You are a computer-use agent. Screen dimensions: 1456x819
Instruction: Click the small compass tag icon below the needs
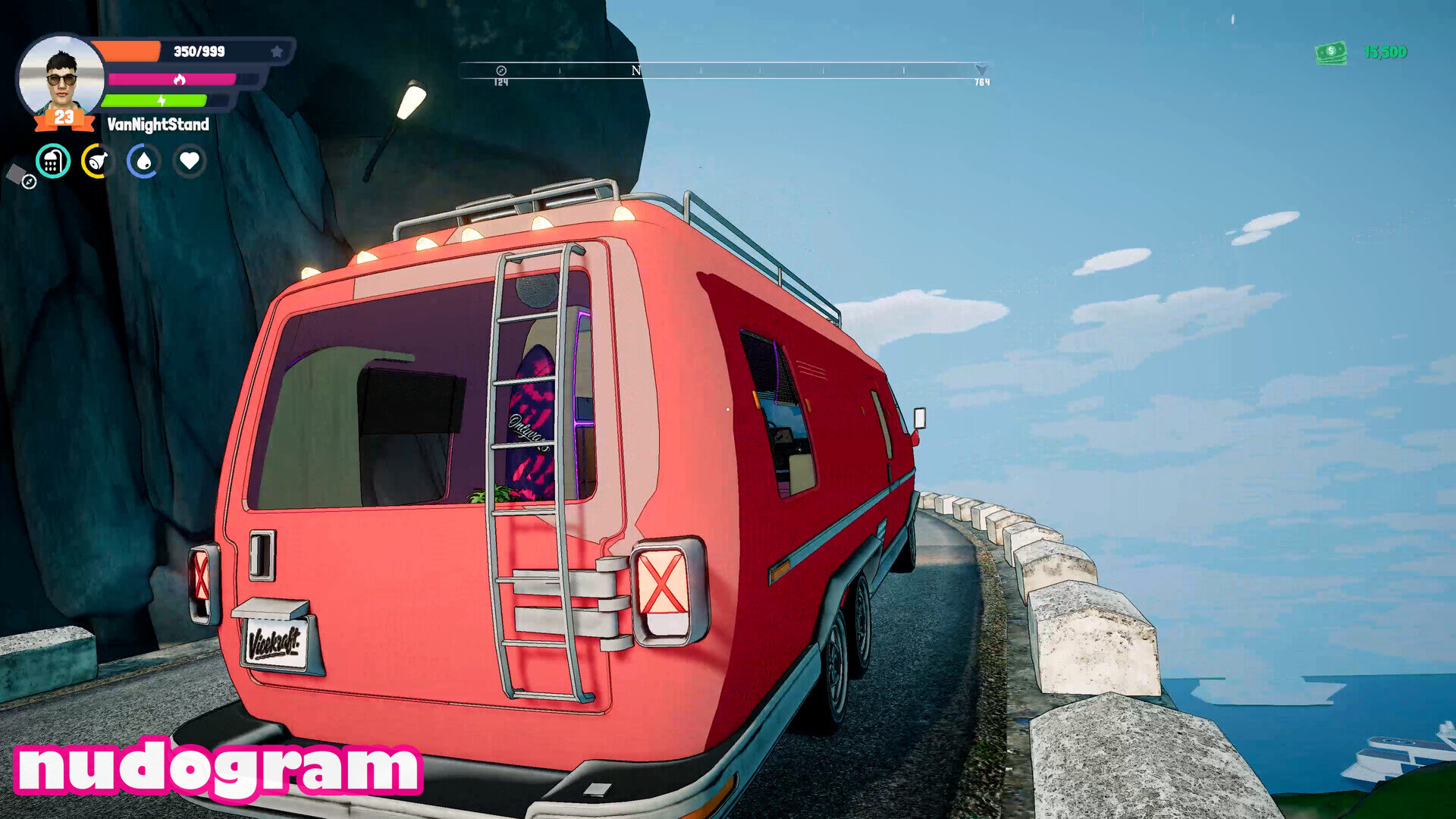coord(21,177)
